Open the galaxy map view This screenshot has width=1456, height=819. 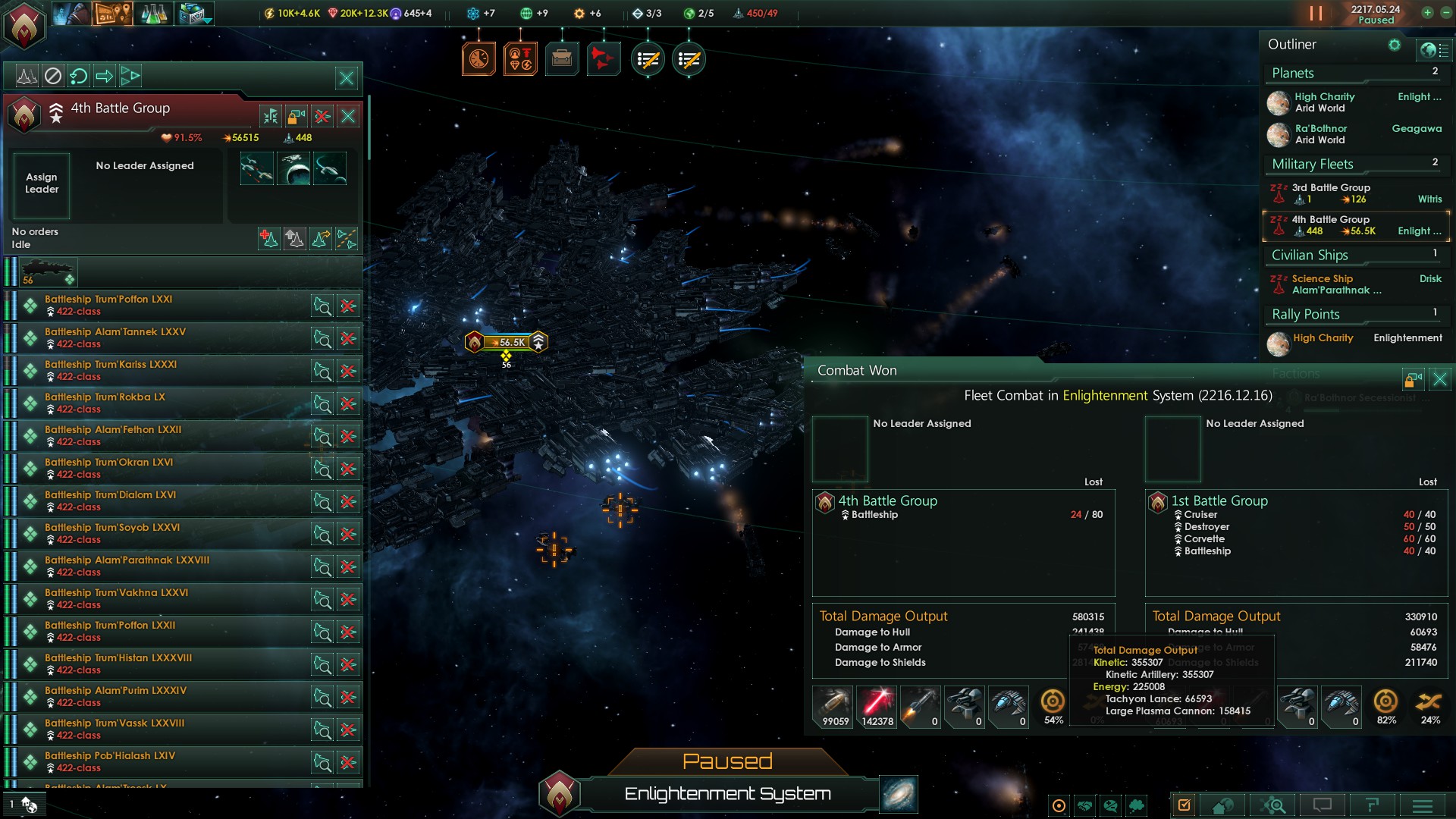point(899,793)
